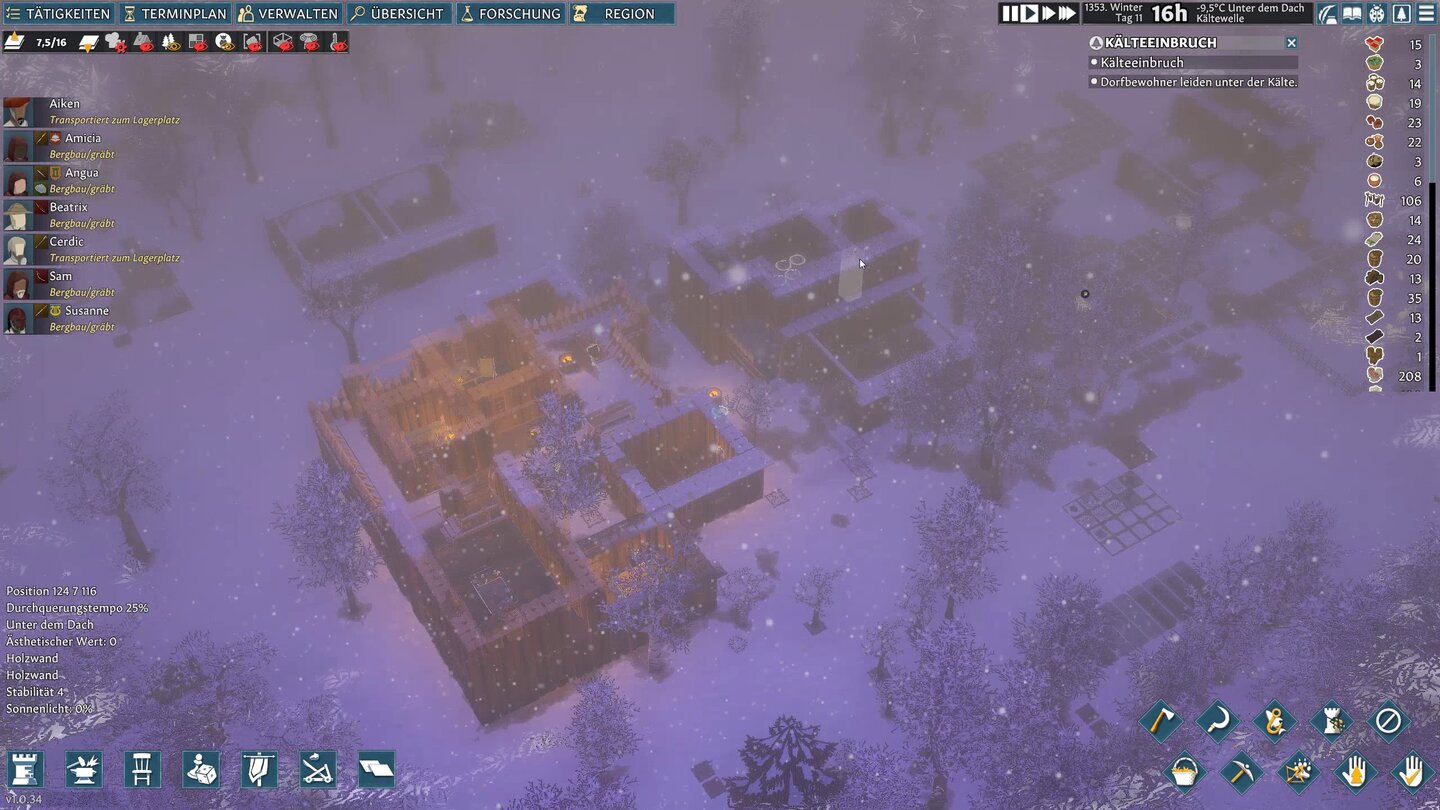Open the anvil production build category

[x=83, y=769]
